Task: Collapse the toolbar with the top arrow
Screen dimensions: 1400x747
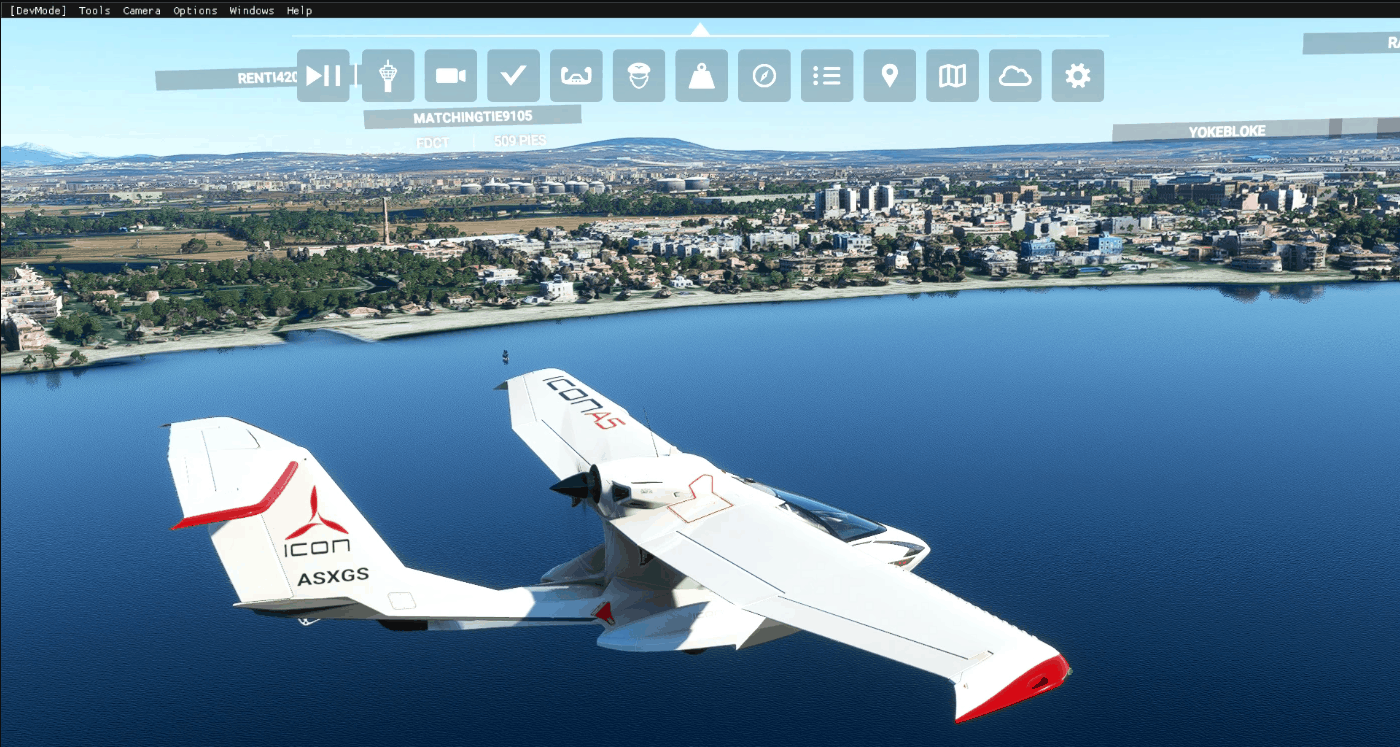Action: coord(700,30)
